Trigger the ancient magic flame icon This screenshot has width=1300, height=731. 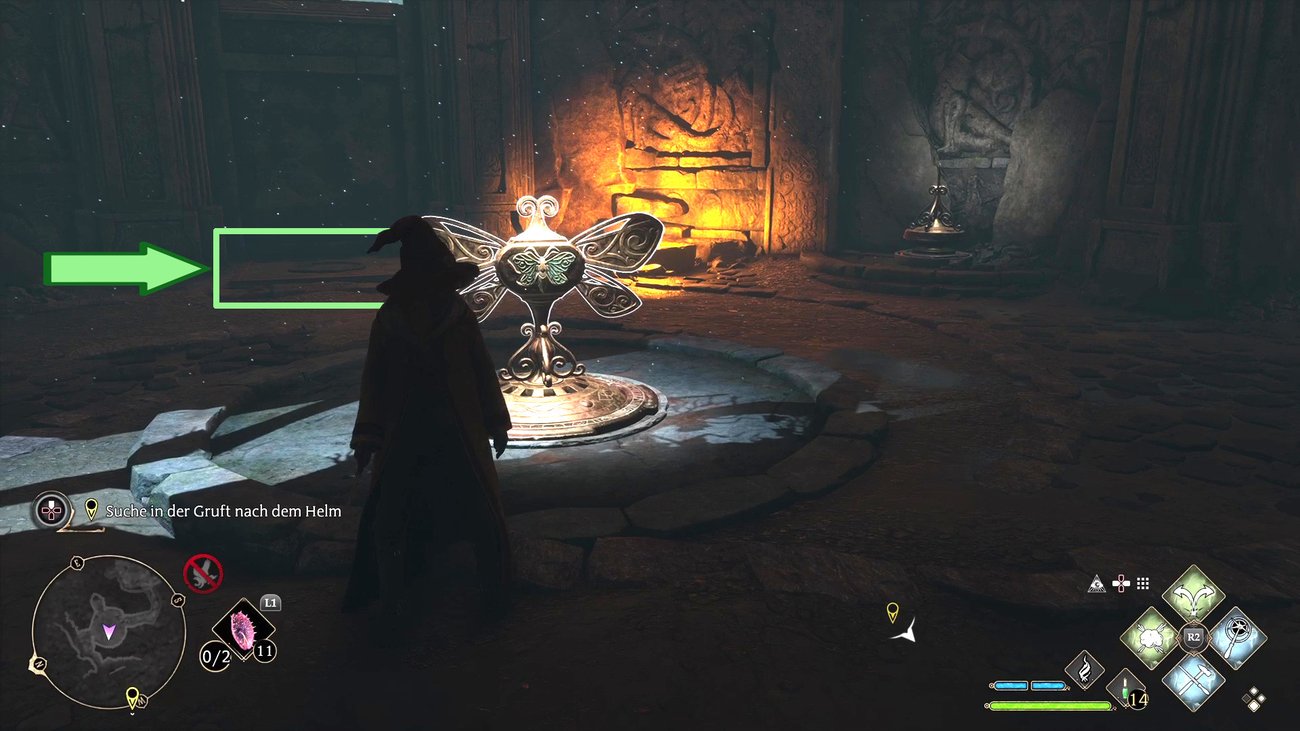pyautogui.click(x=1084, y=669)
